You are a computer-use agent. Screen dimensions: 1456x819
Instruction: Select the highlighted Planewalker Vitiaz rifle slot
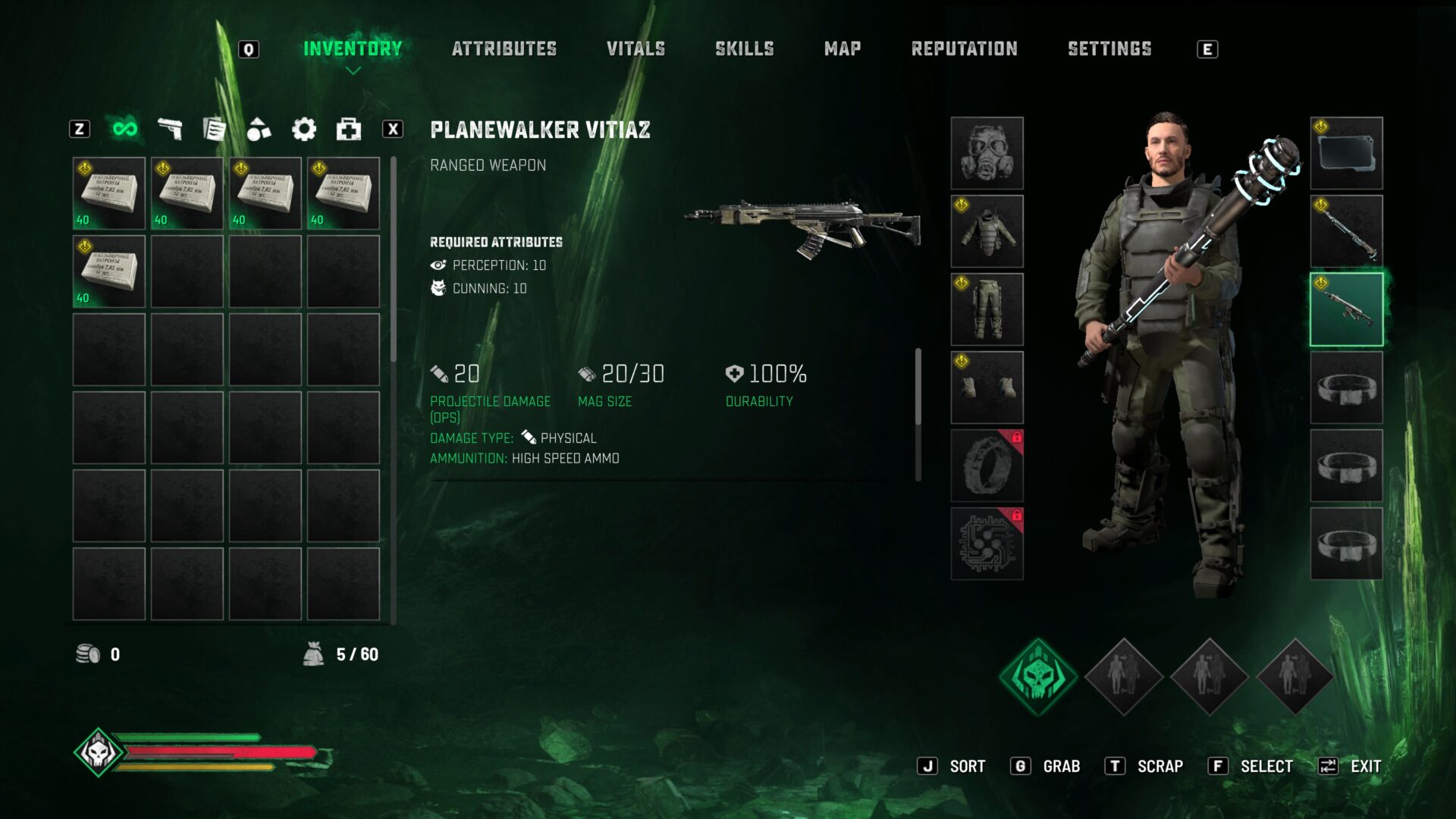(1346, 309)
